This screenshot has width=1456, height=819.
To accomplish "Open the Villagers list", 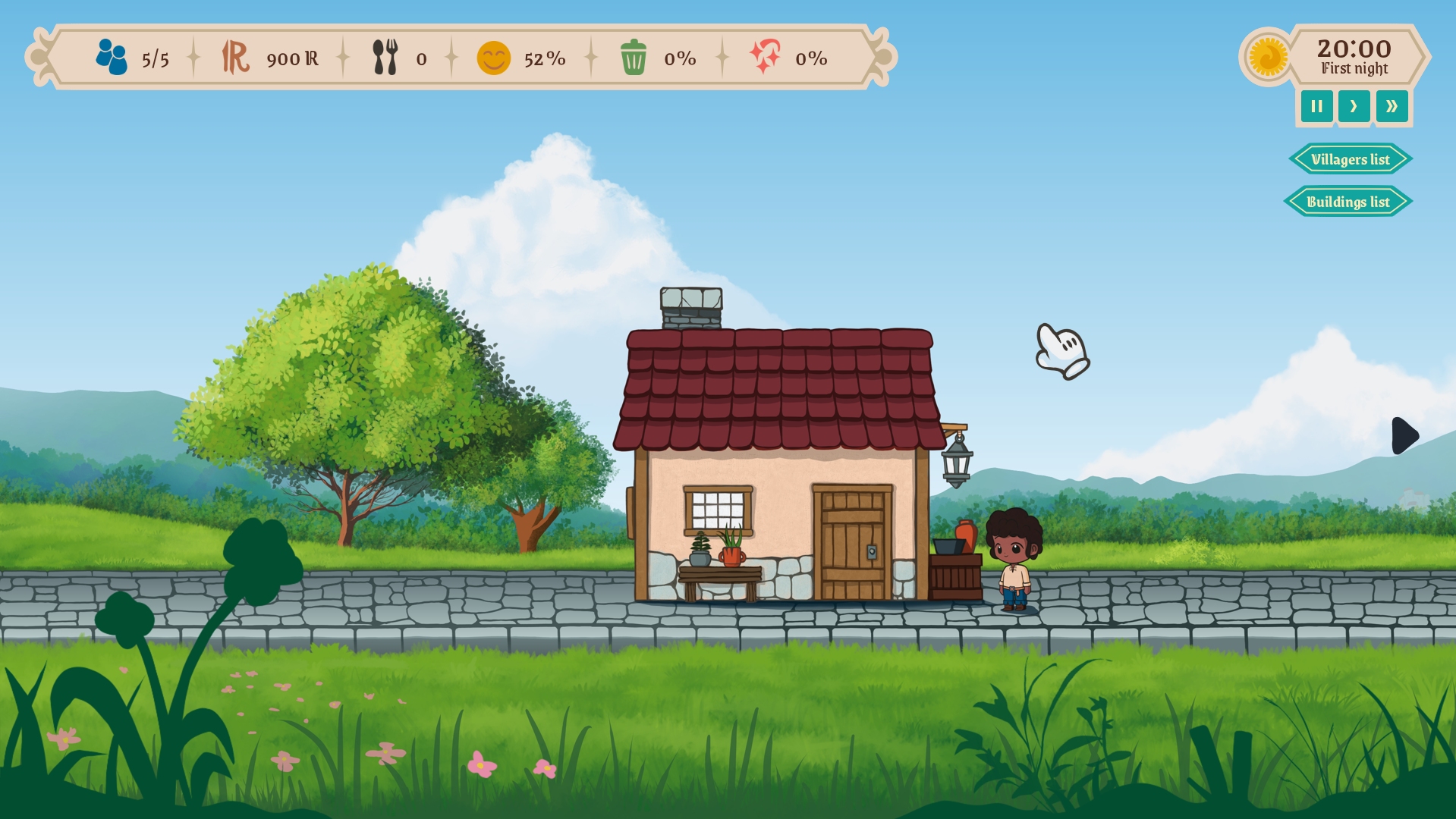I will click(x=1350, y=159).
